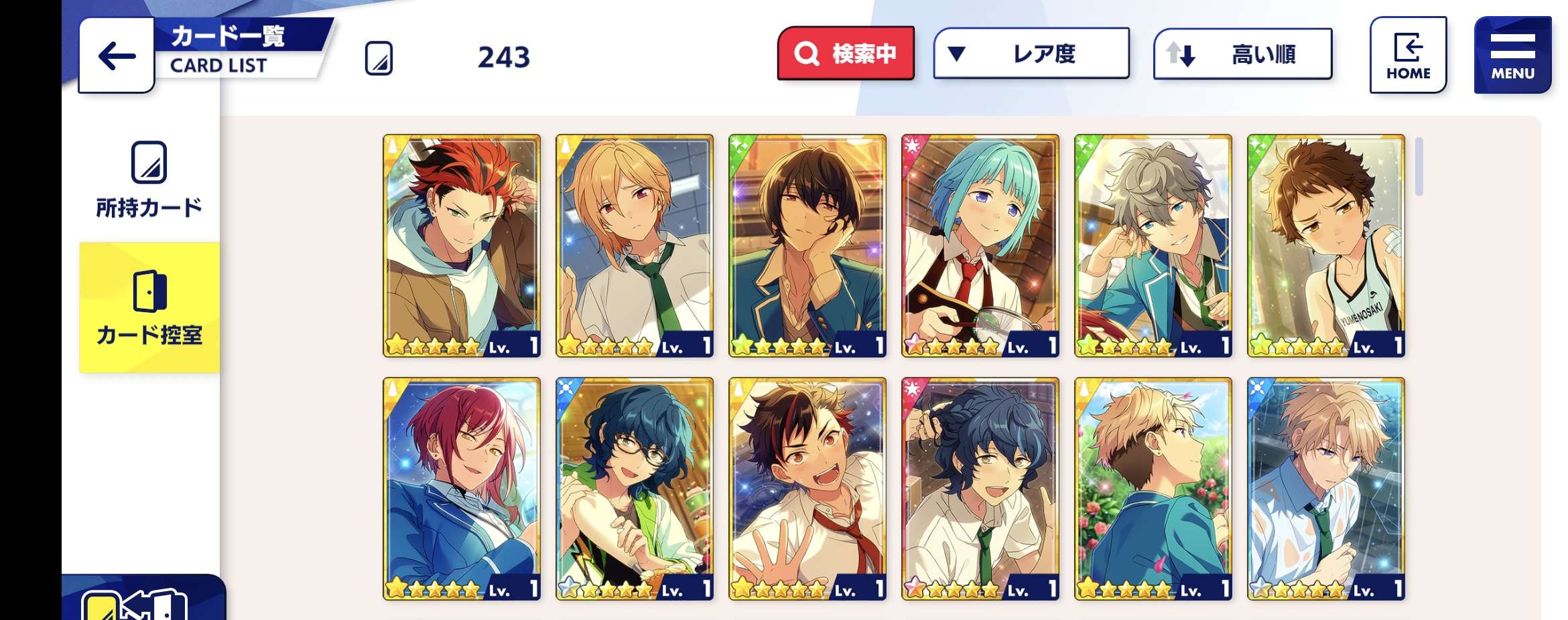The height and width of the screenshot is (620, 1568).
Task: Return to the HOME screen
Action: (1408, 55)
